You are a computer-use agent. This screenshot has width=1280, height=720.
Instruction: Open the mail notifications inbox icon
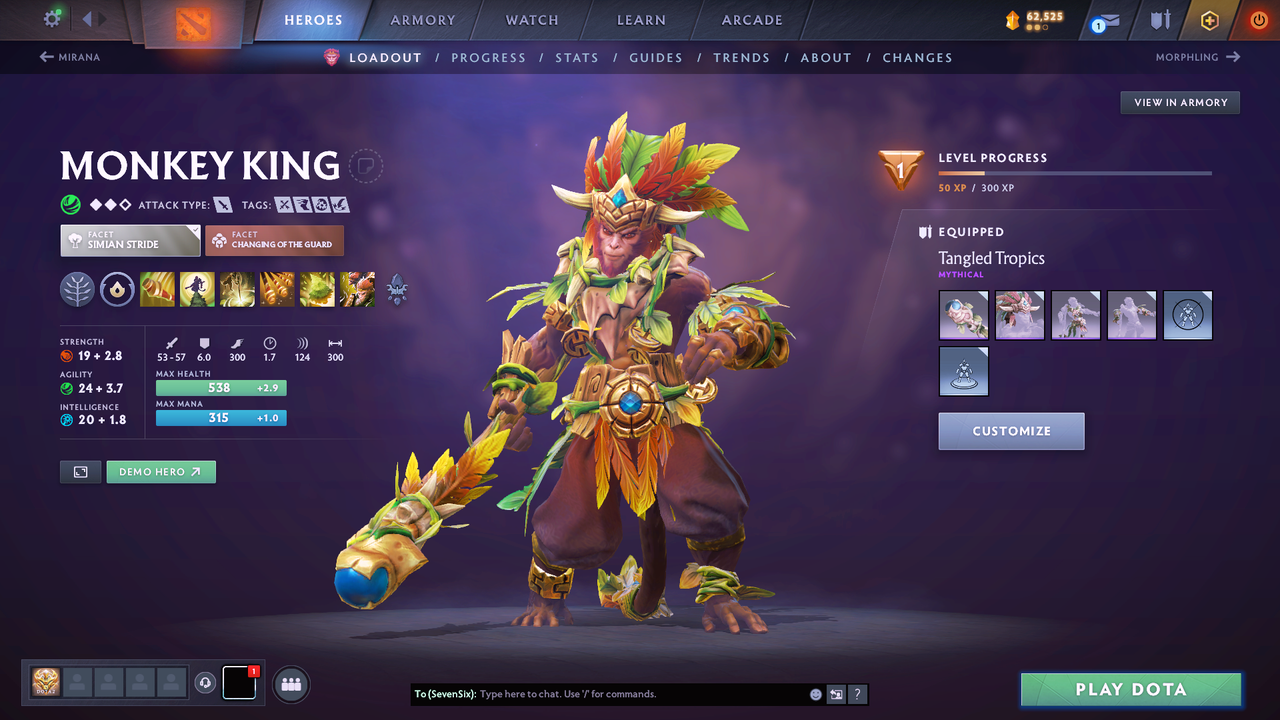[x=1110, y=20]
